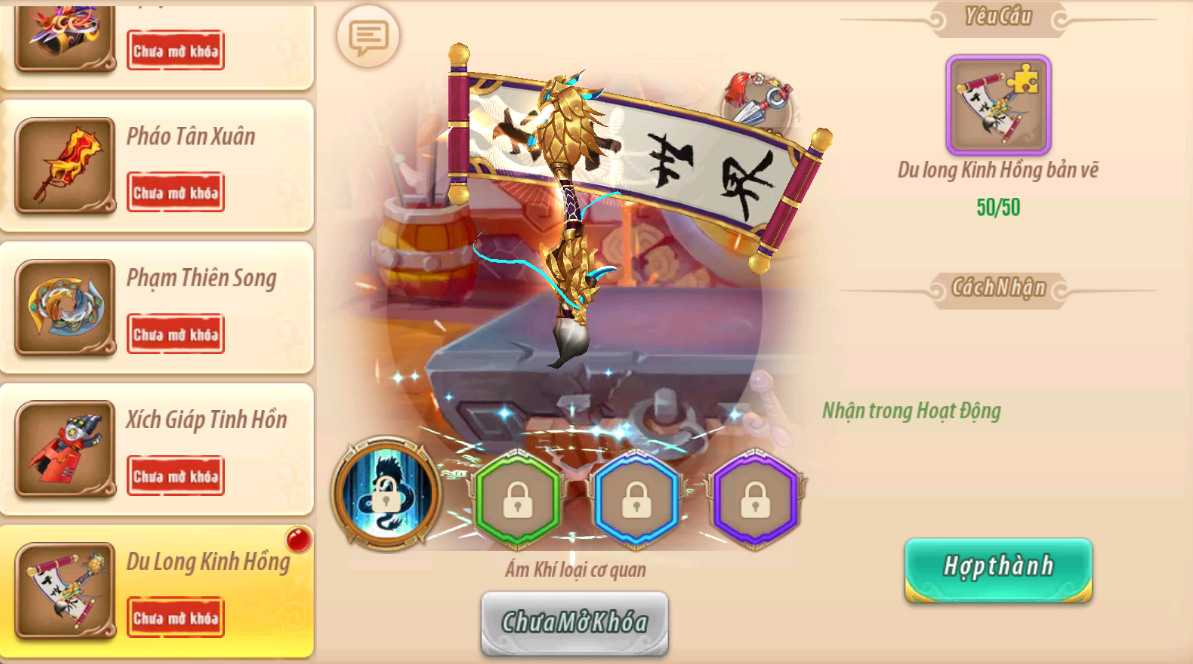Click Pháo Tân Xuân's red Chưa mở khóa label

tap(176, 193)
